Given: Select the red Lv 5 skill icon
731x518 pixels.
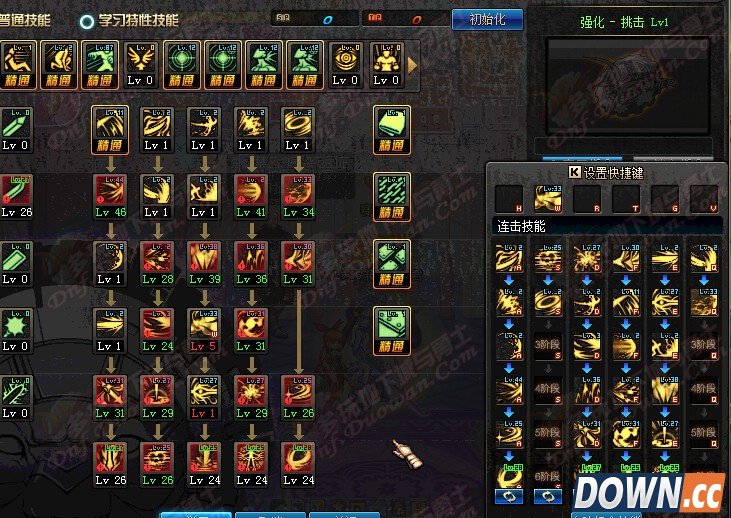Looking at the screenshot, I should [204, 324].
